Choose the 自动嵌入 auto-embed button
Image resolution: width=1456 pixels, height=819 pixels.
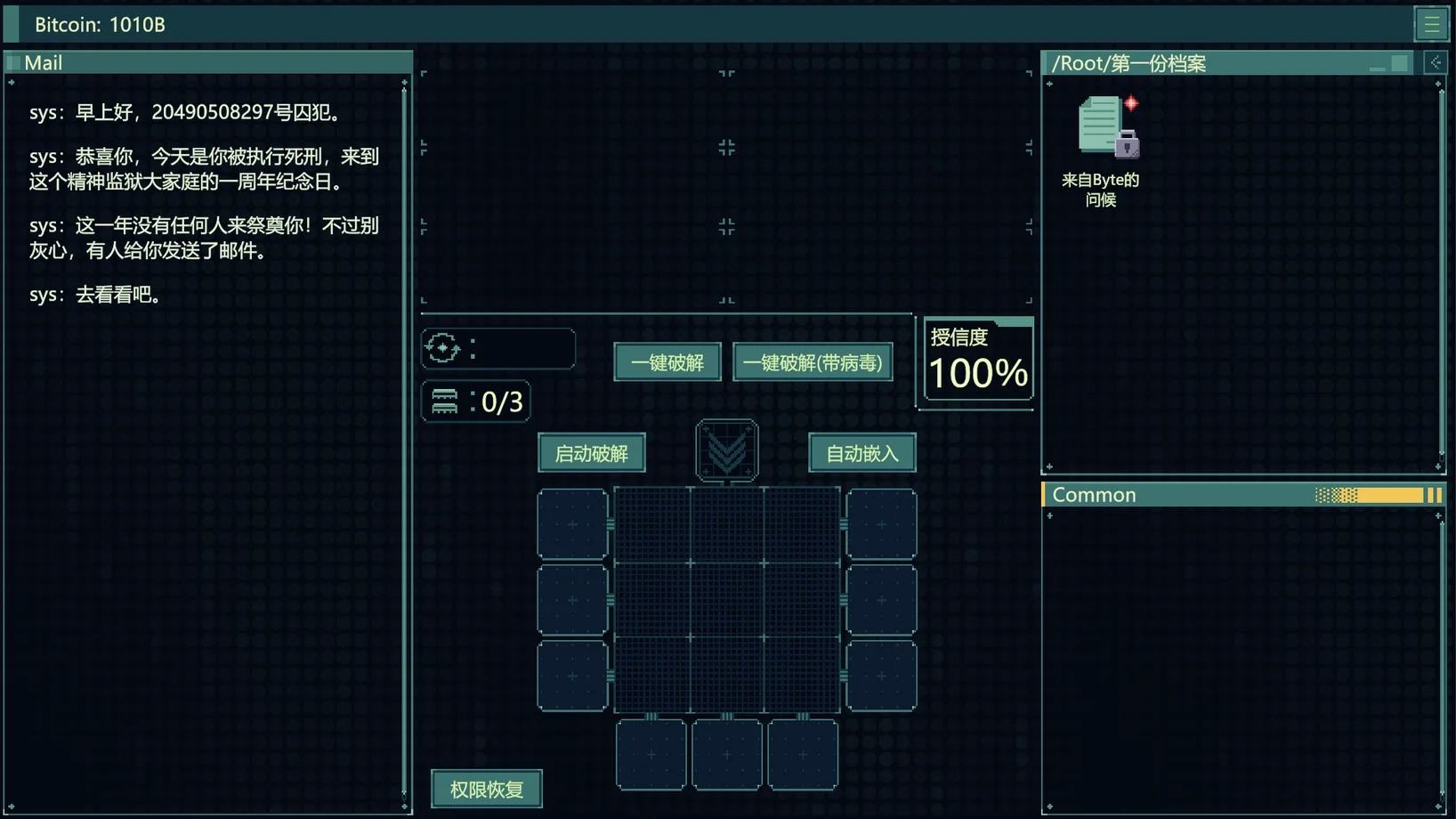861,453
